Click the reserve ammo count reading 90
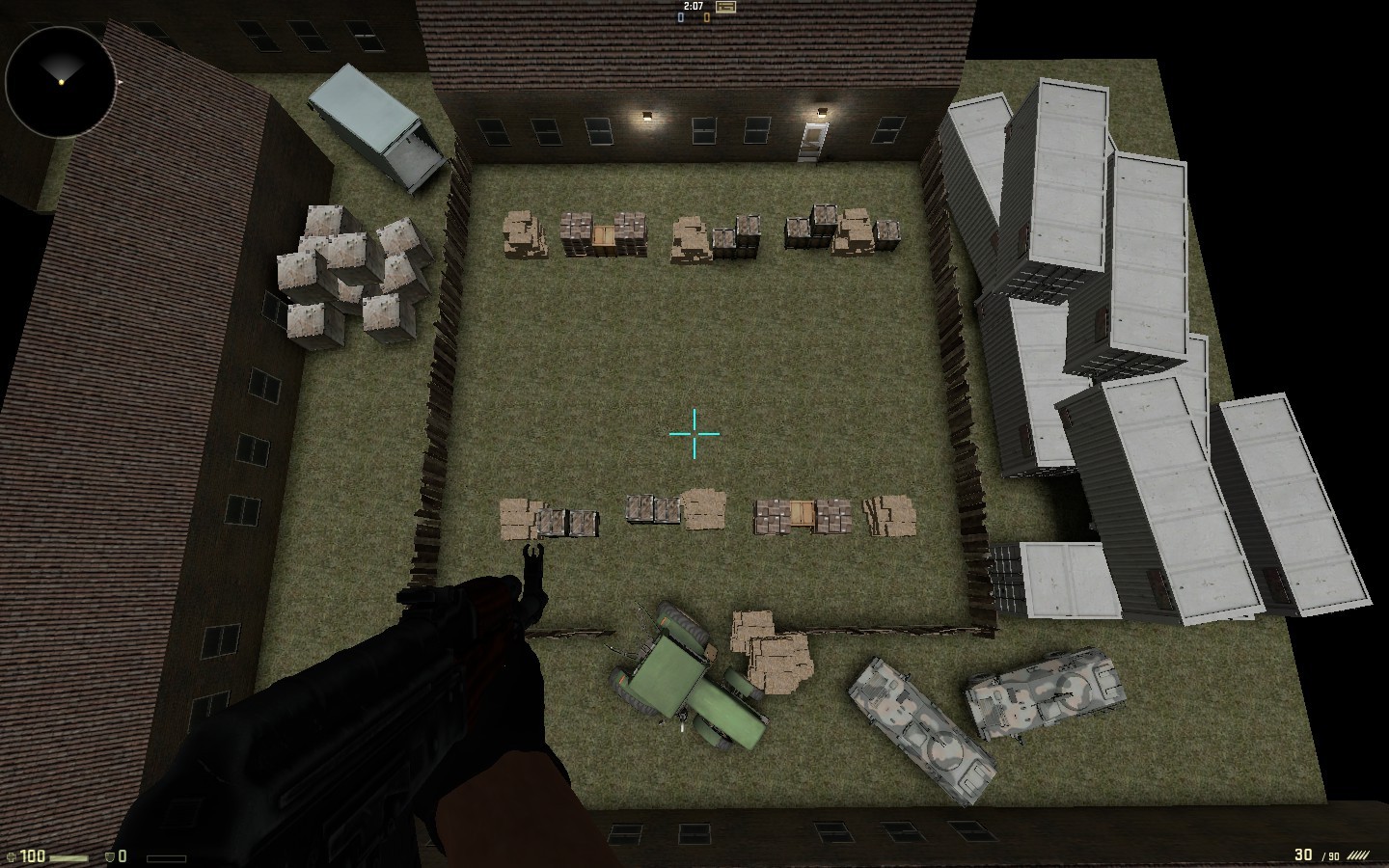This screenshot has width=1389, height=868. (1335, 854)
